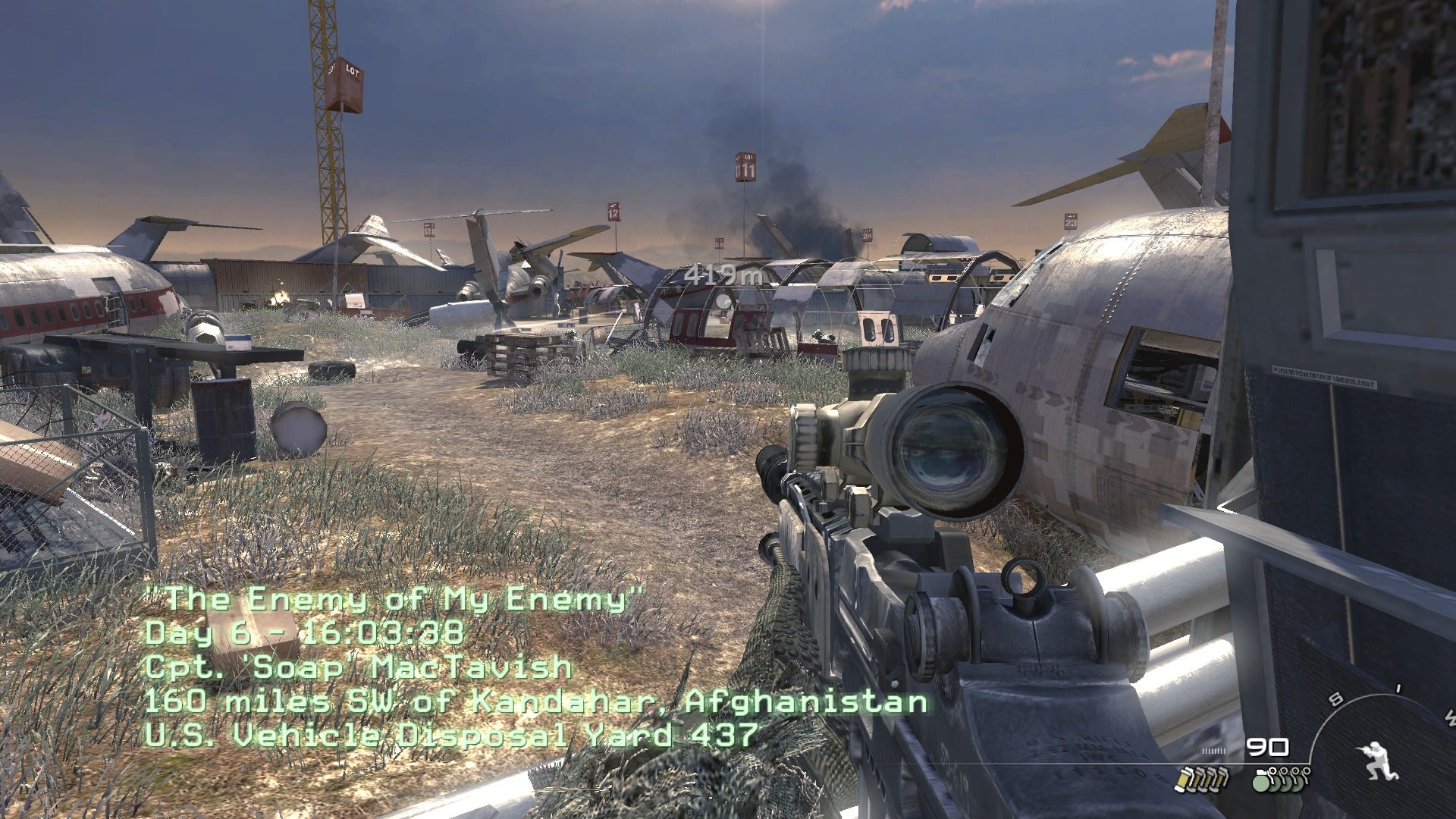Select the flashbang grenade icons
Image resolution: width=1456 pixels, height=819 pixels.
coord(1200,780)
